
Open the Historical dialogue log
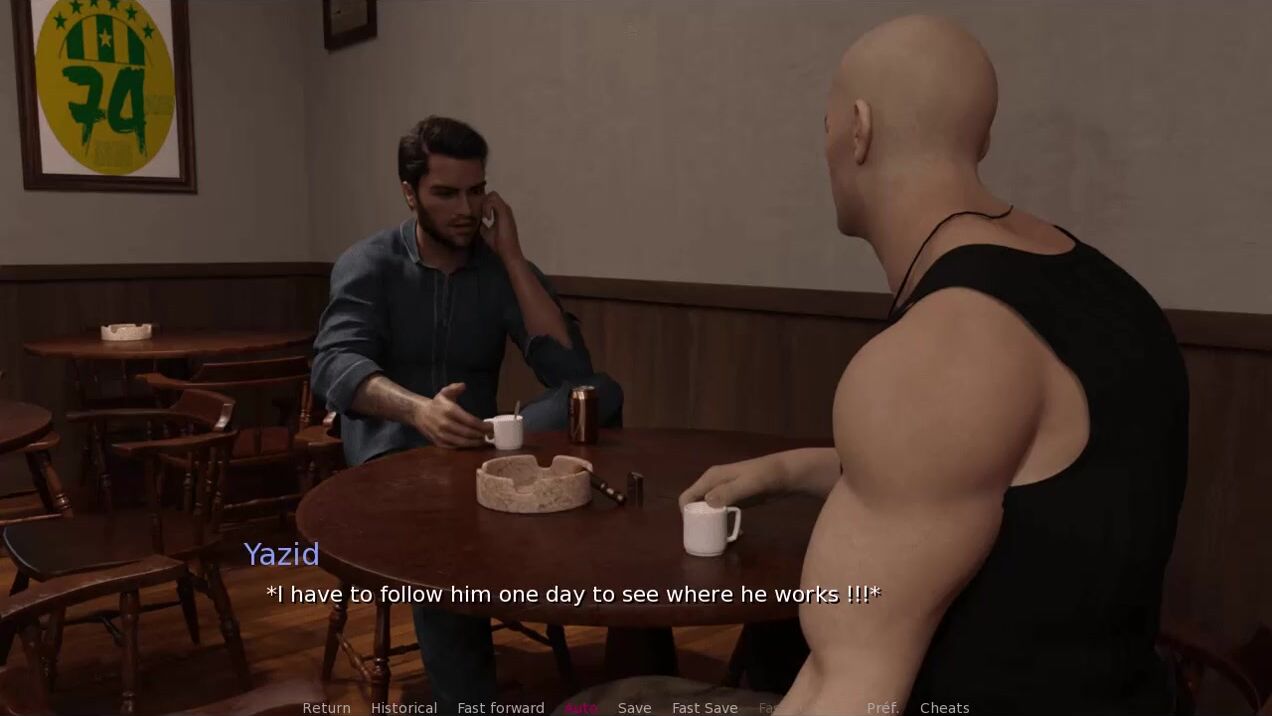pos(404,708)
